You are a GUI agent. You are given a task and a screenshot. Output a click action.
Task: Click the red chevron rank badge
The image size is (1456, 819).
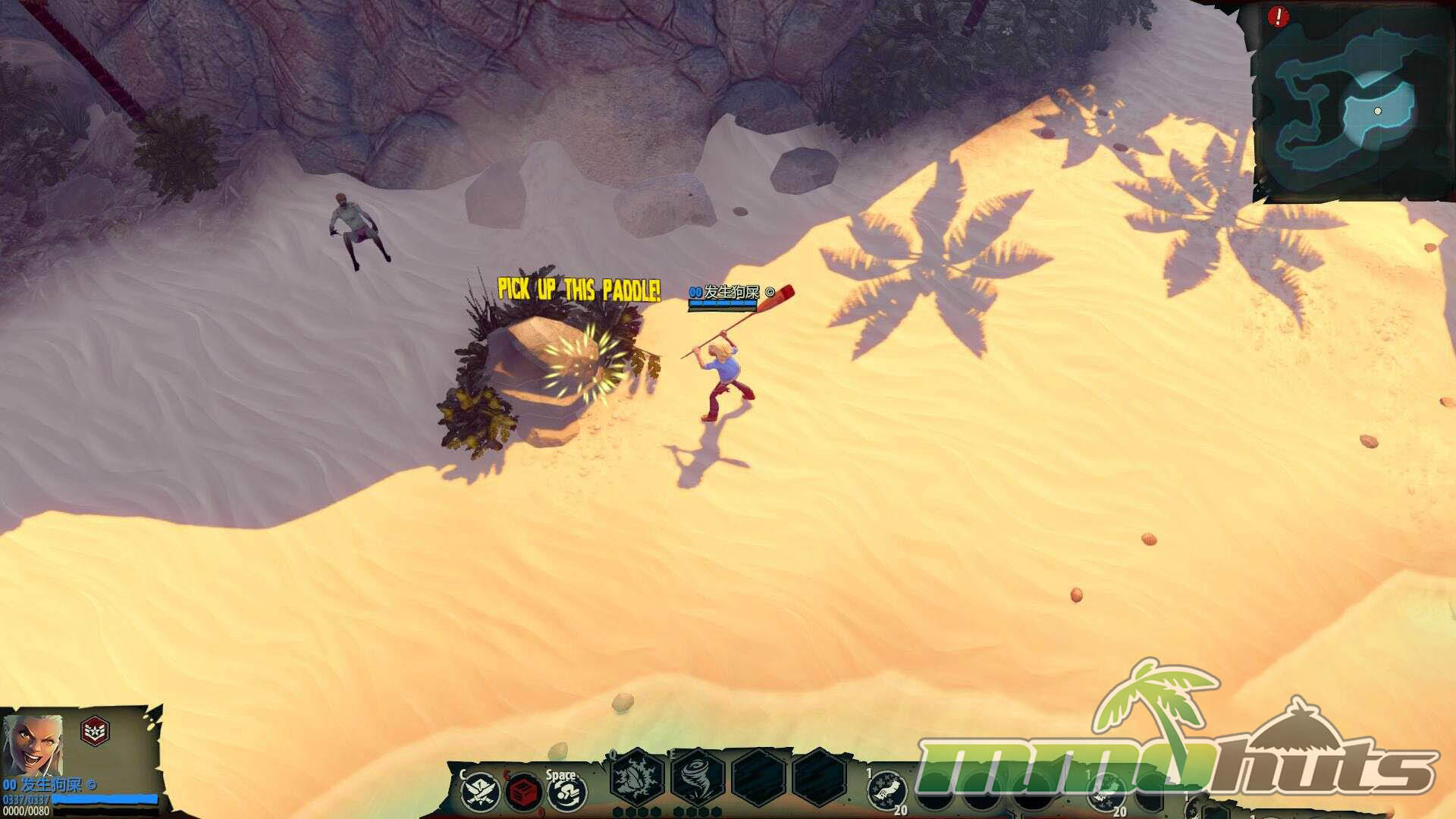pos(95,731)
